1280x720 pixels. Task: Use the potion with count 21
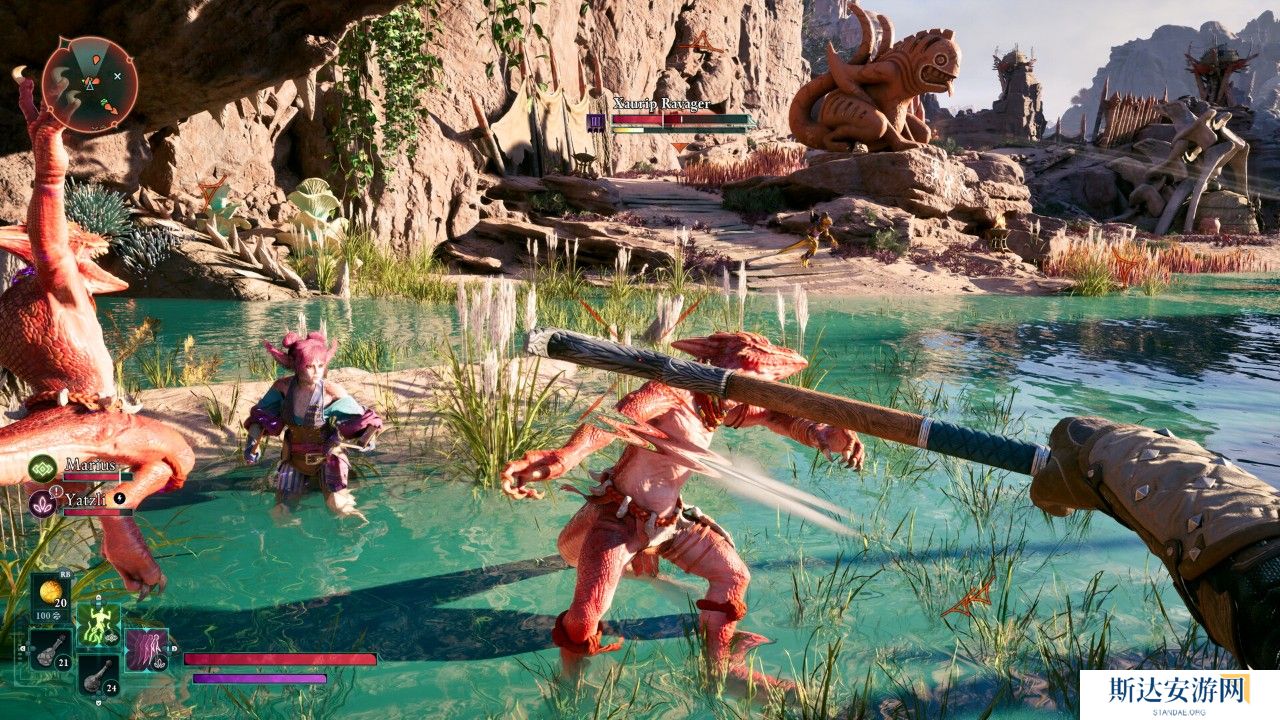pos(50,650)
